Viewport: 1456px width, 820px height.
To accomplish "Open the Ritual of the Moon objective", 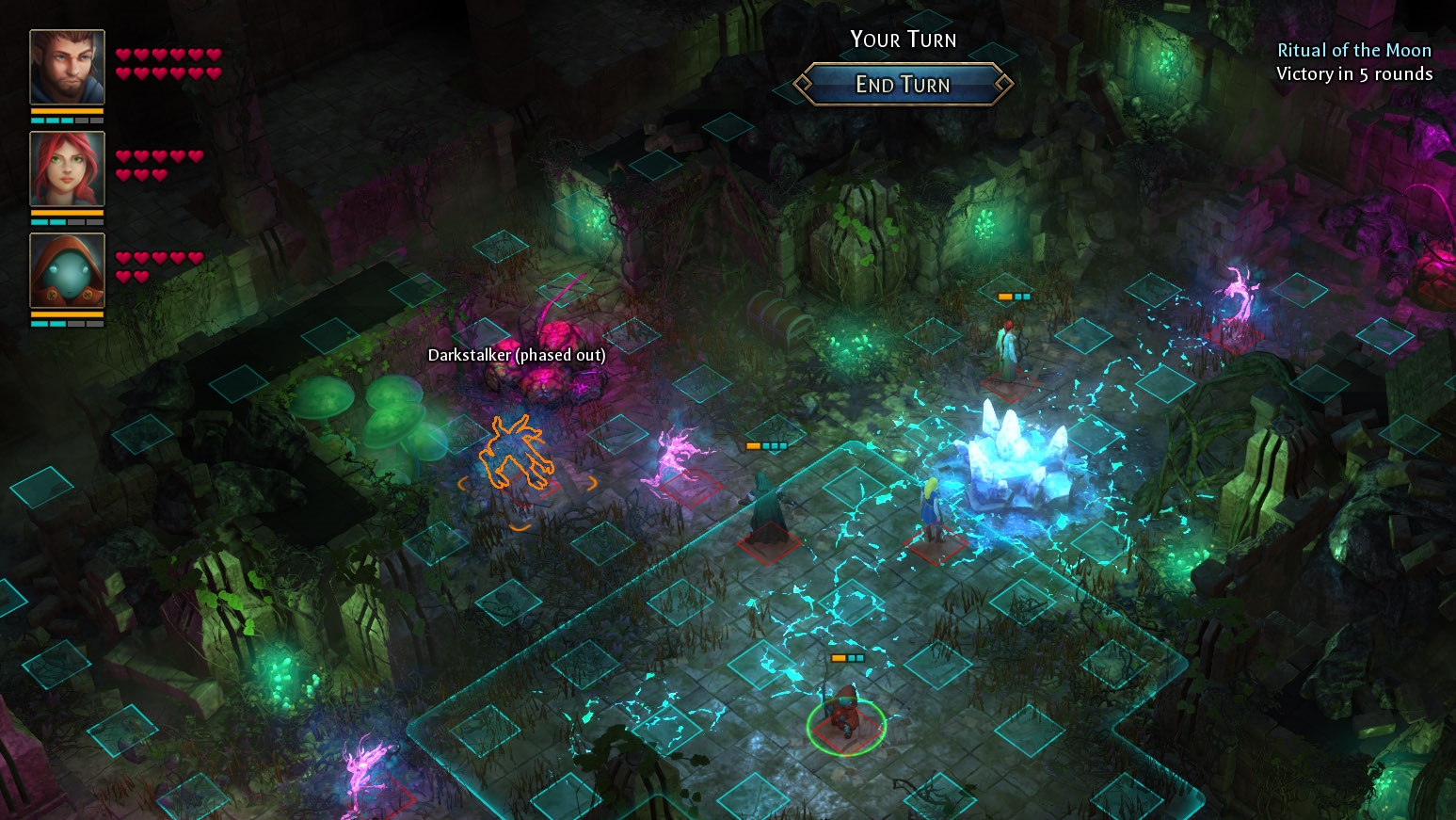I will coord(1354,49).
